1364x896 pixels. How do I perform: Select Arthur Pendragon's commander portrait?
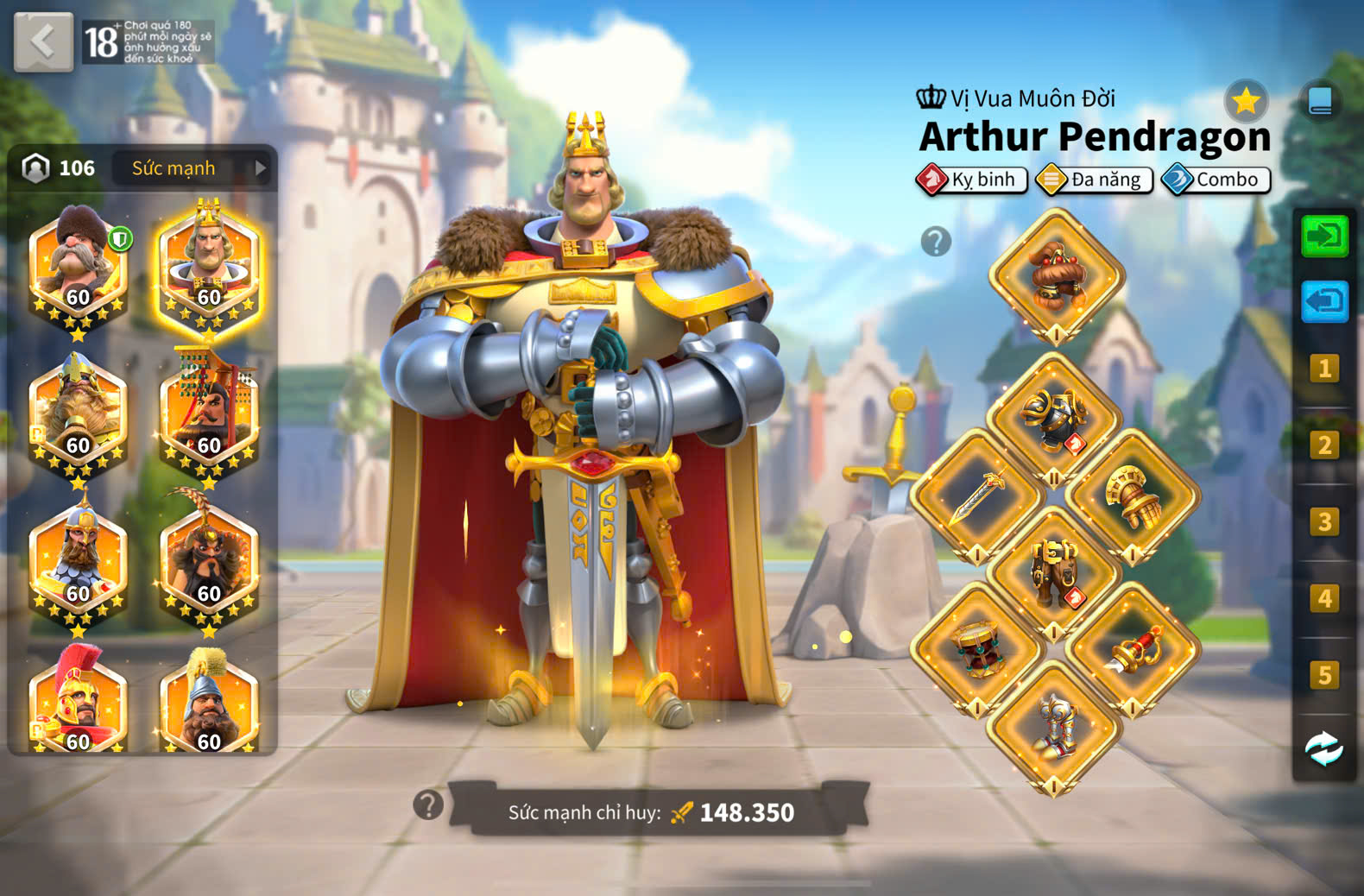point(209,264)
